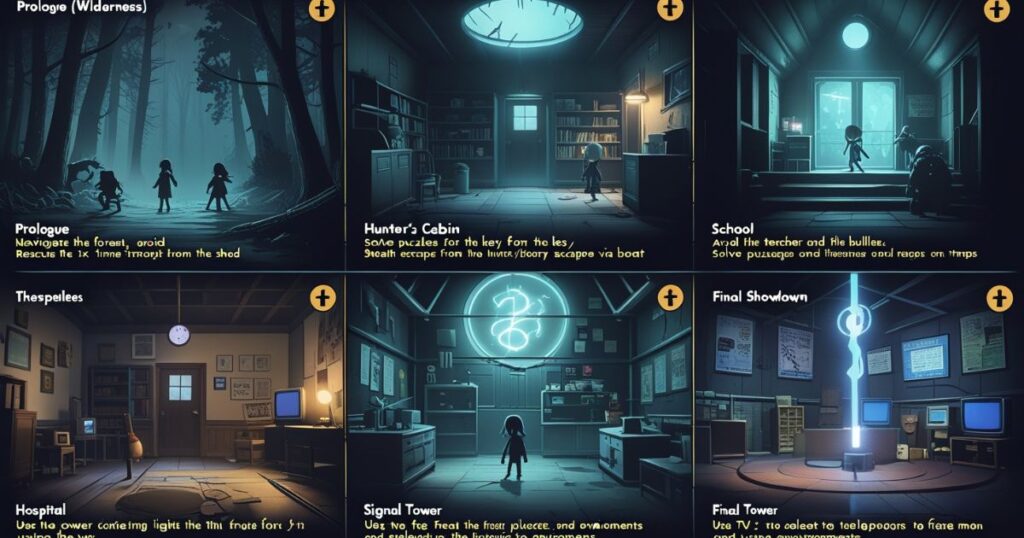Click the plus button on the Prologue panel
This screenshot has height=538, width=1024.
pyautogui.click(x=321, y=10)
